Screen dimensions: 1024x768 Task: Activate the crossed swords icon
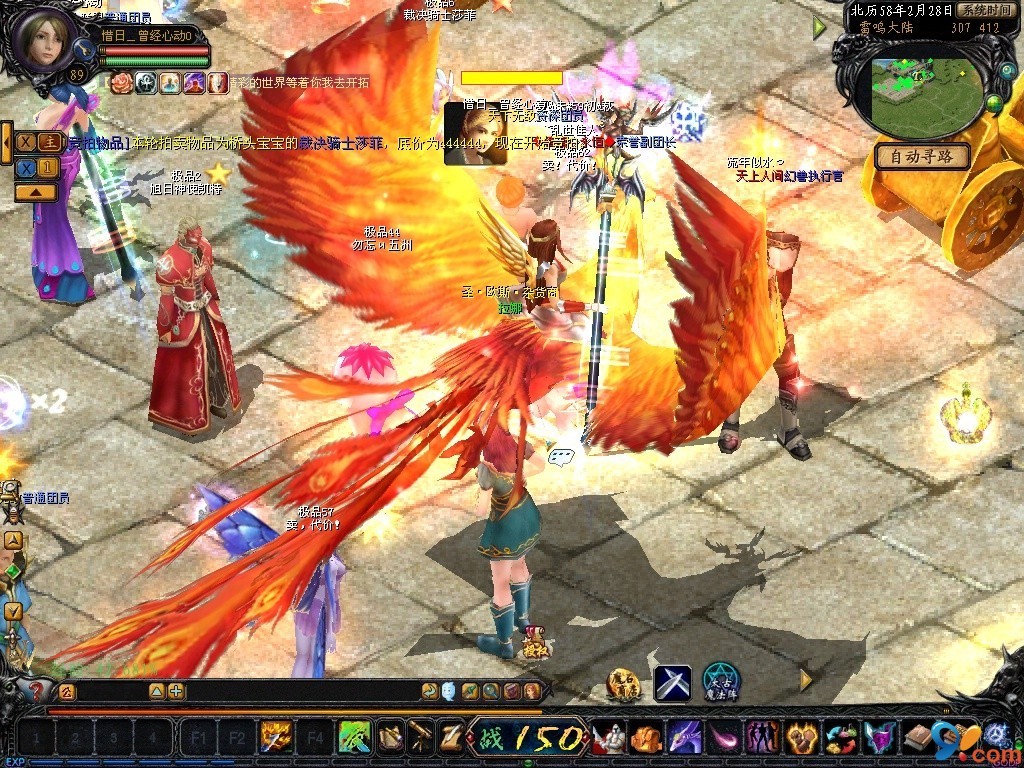click(673, 683)
